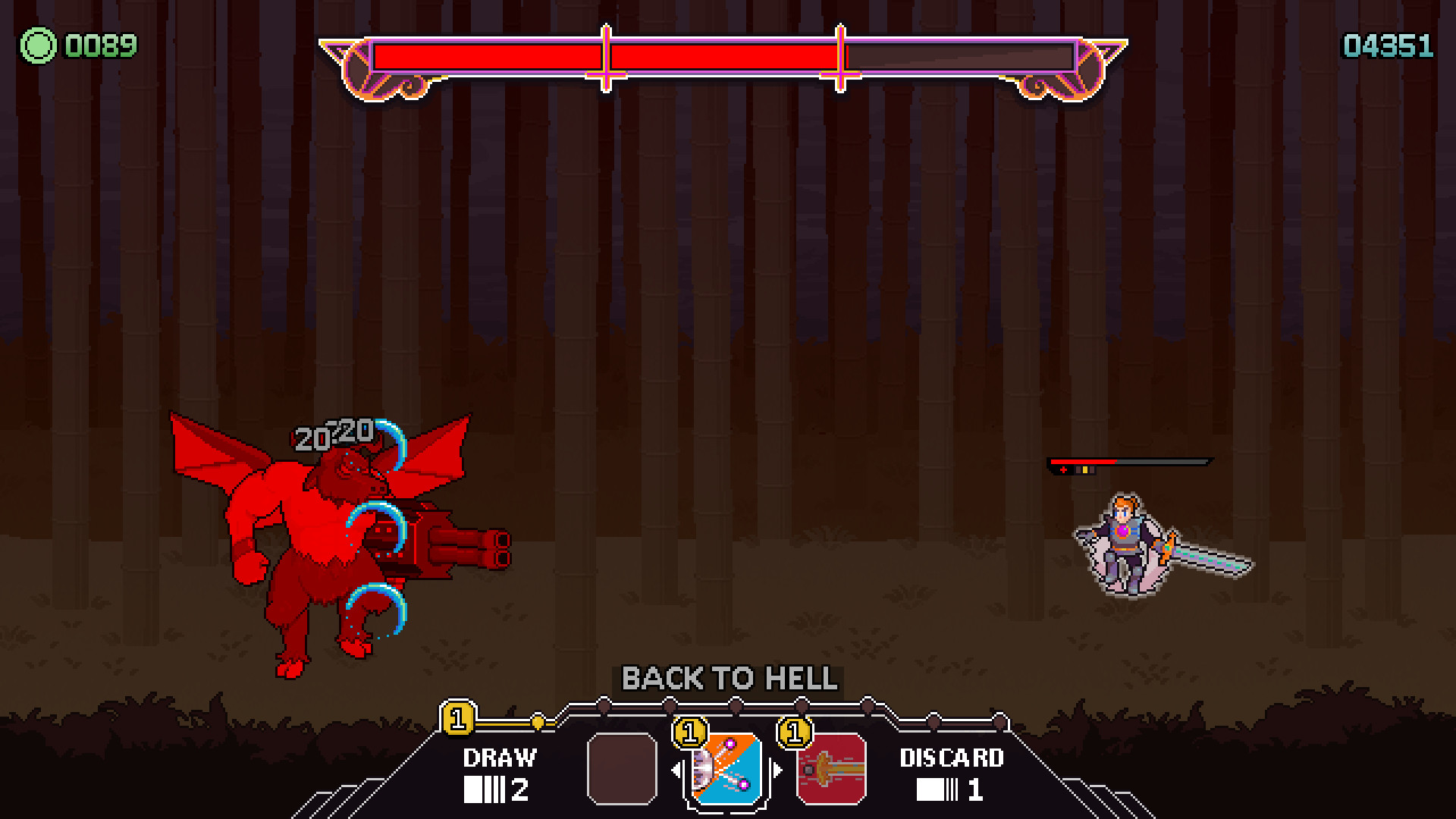Click the BACK TO HELL title banner

click(x=728, y=679)
